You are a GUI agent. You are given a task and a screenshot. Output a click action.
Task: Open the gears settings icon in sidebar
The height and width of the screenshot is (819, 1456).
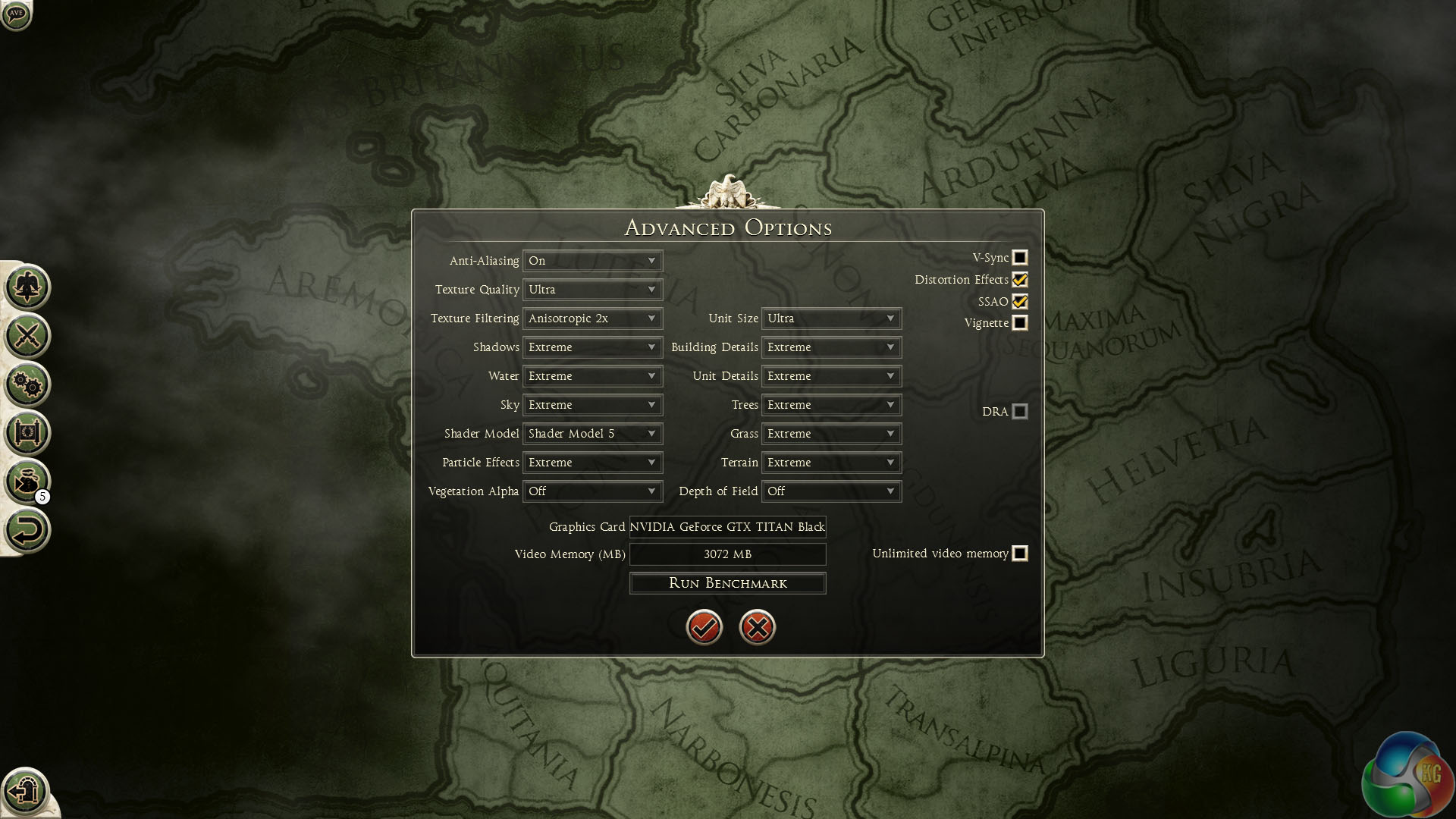tap(27, 384)
